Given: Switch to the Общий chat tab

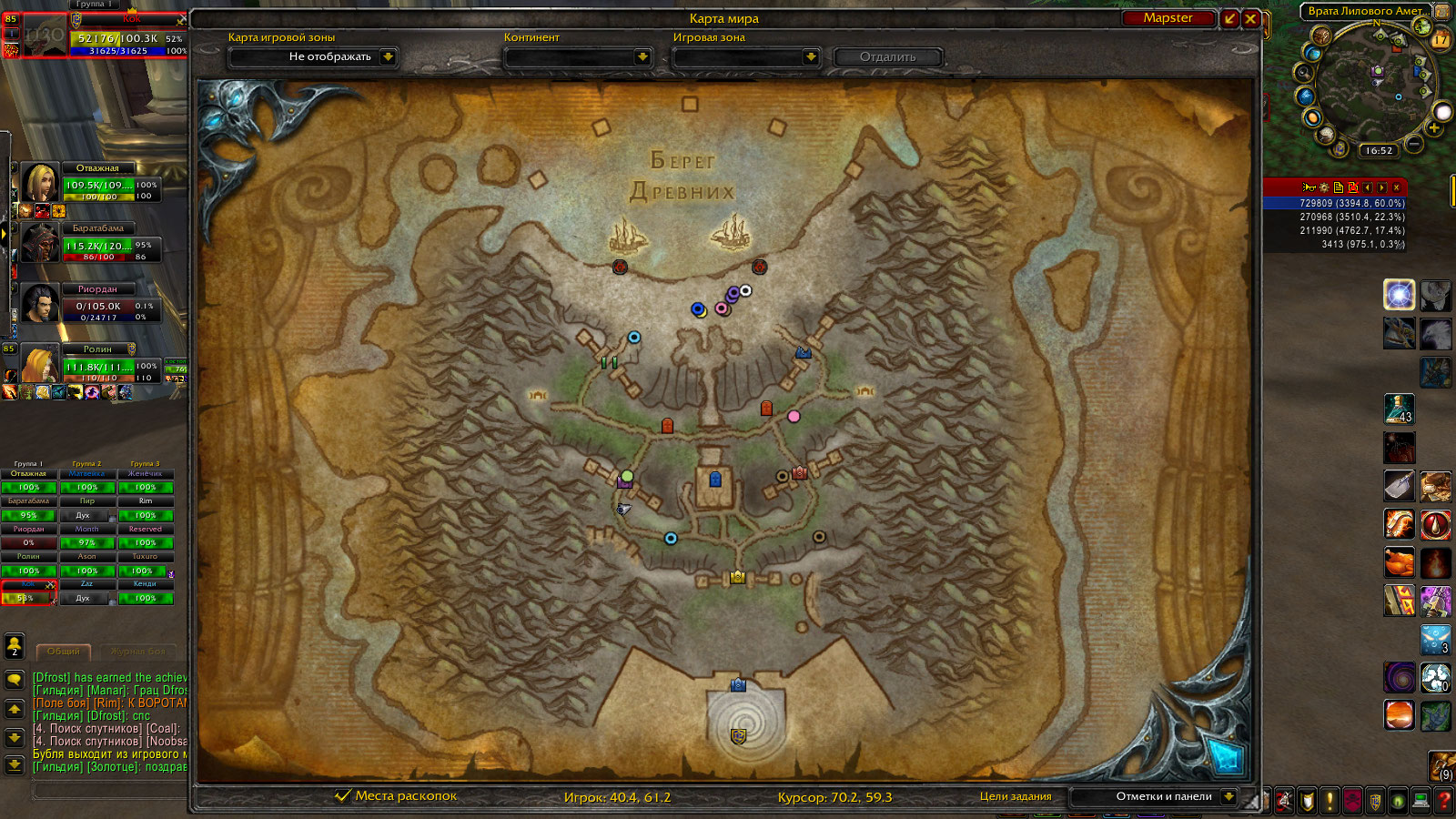Looking at the screenshot, I should click(x=63, y=652).
